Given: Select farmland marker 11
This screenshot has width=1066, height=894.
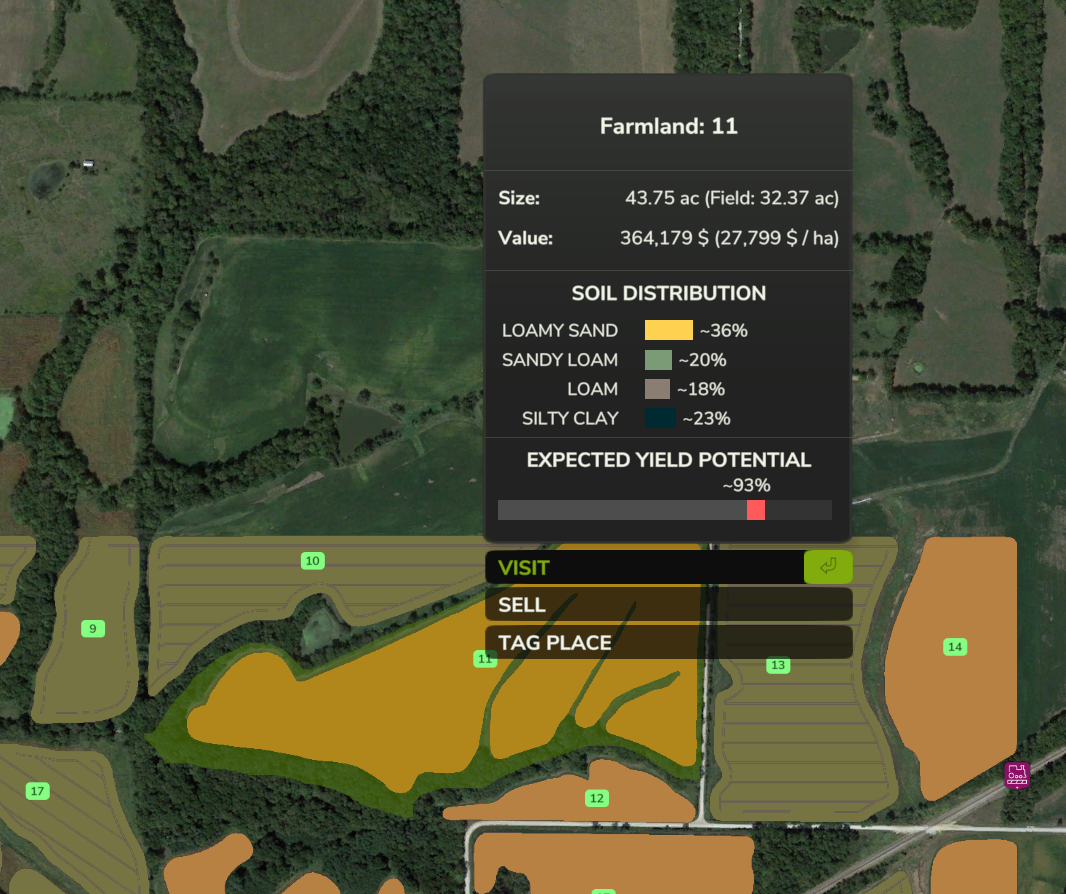Looking at the screenshot, I should (485, 659).
